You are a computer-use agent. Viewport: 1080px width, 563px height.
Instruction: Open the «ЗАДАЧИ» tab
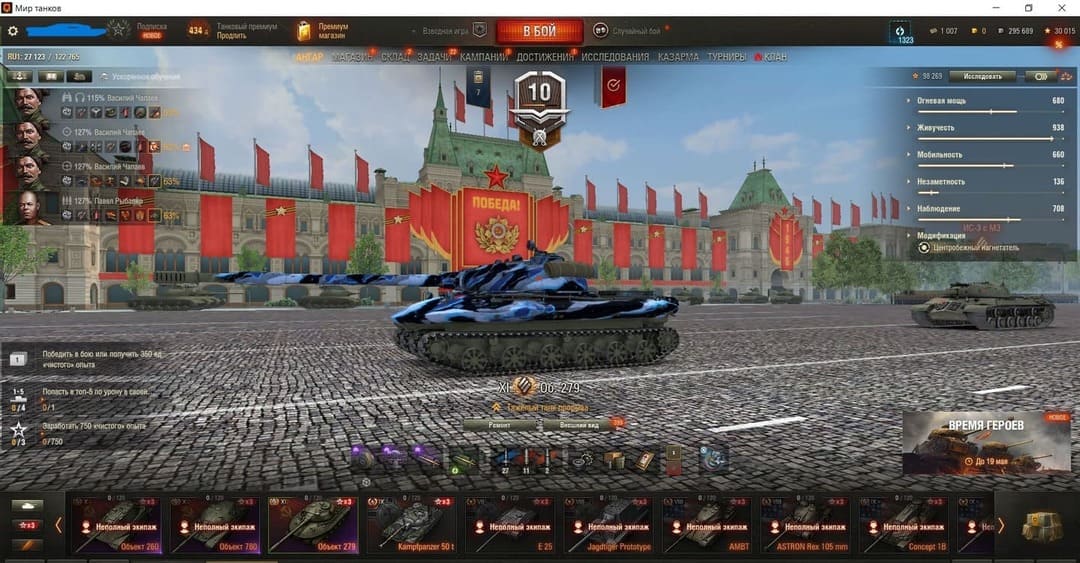(x=434, y=57)
